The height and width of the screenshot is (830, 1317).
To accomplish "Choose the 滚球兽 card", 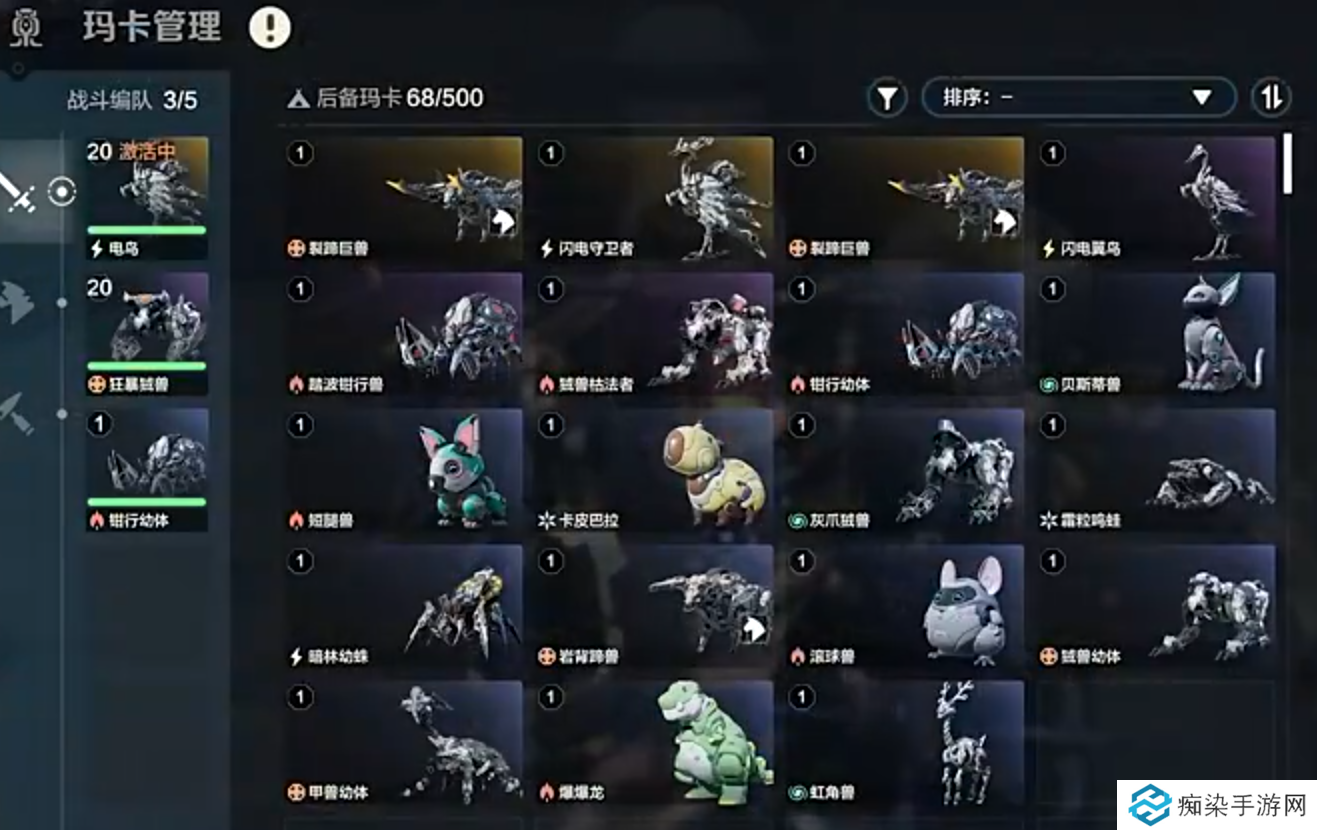I will 905,607.
